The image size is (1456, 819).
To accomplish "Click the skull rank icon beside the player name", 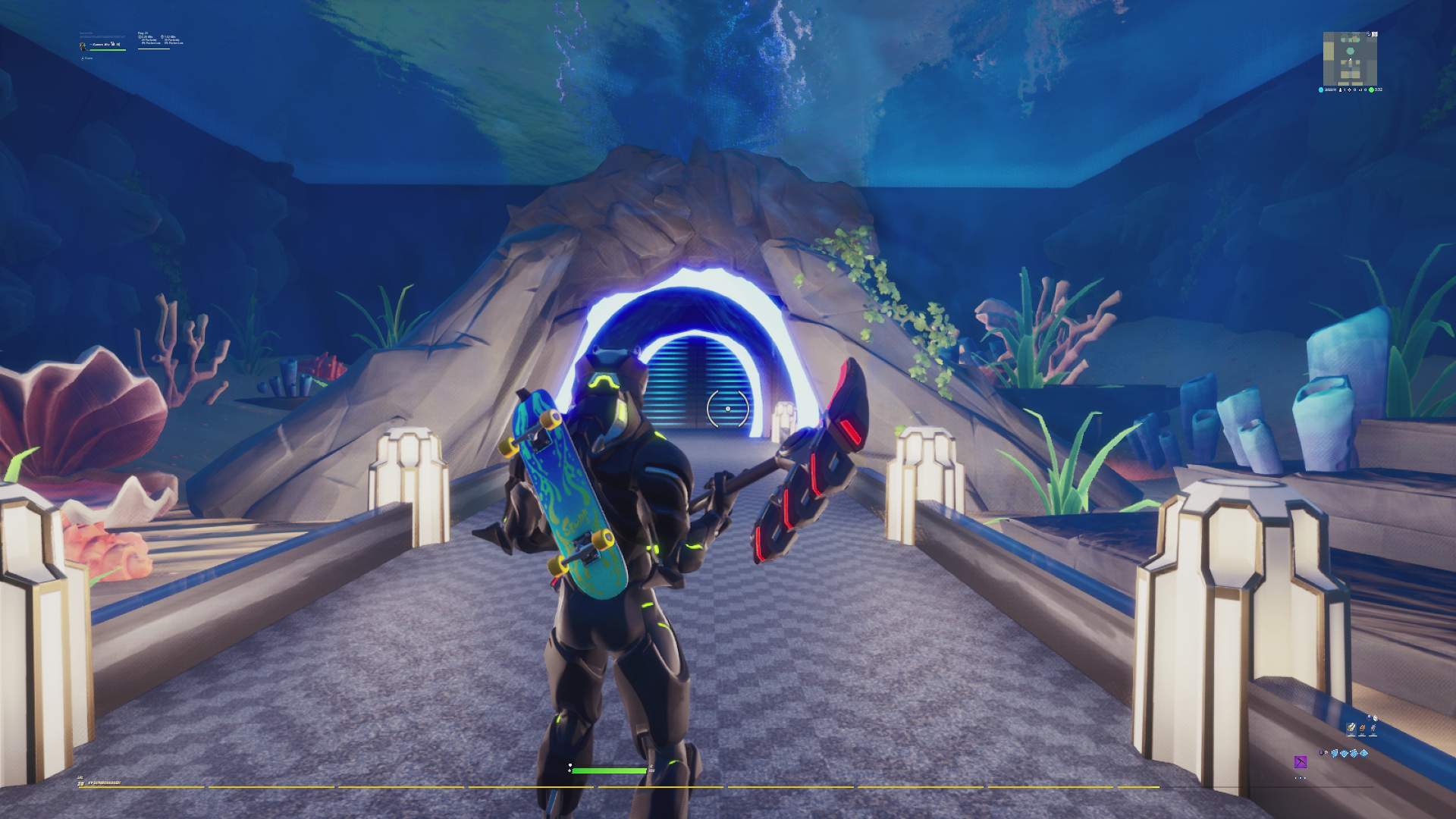I will [x=112, y=43].
